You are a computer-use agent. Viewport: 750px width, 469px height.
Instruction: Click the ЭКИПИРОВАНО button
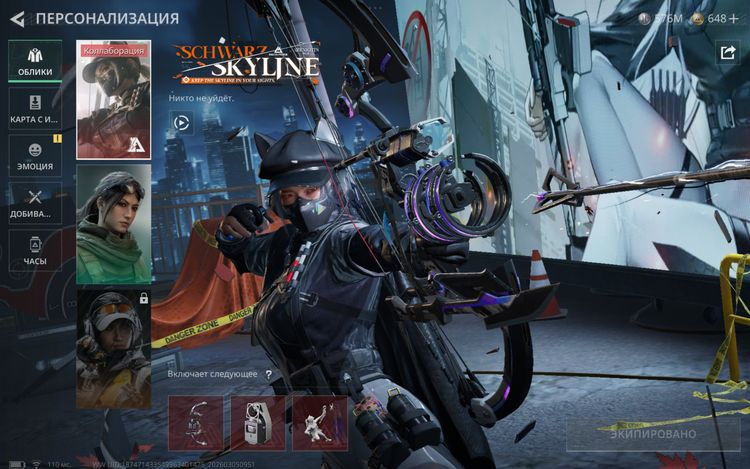[654, 434]
